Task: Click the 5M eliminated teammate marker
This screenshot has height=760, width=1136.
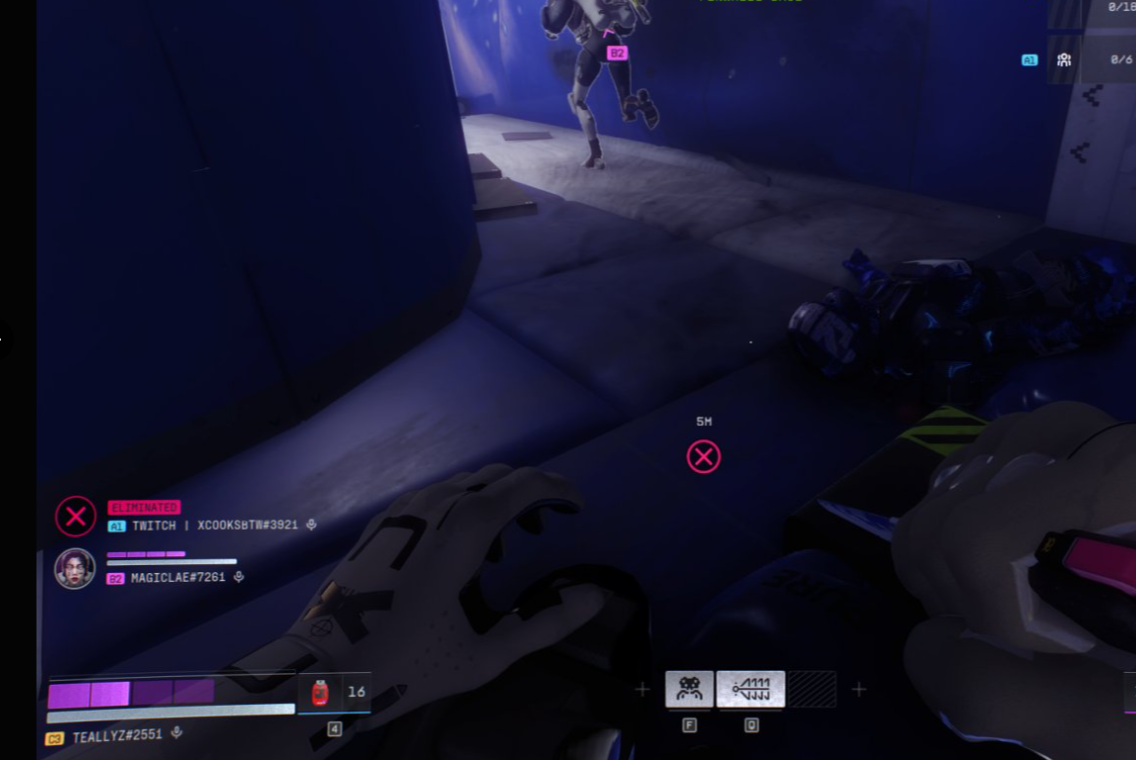Action: pos(704,457)
